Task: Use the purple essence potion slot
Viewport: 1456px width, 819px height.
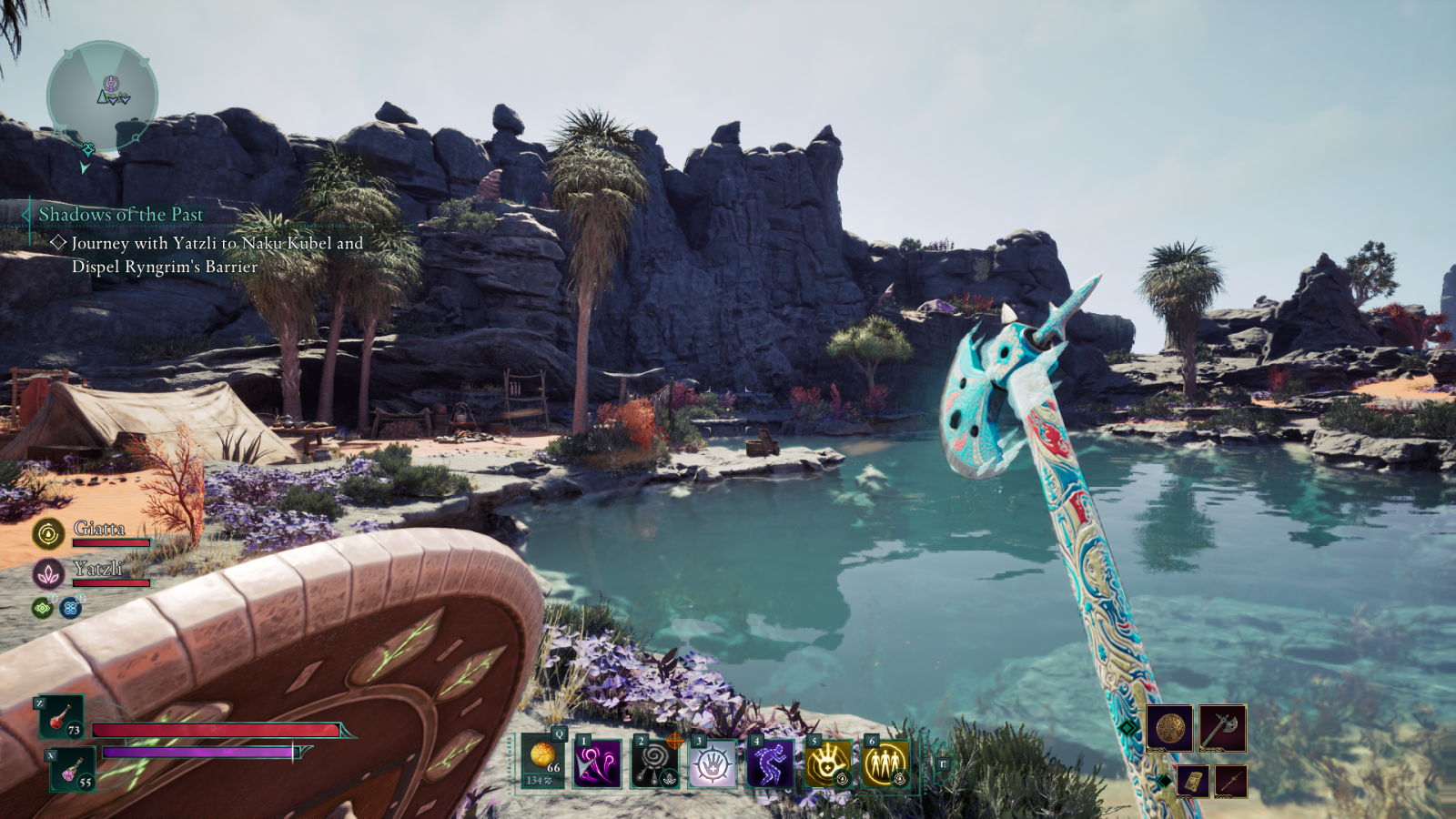Action: tap(72, 770)
